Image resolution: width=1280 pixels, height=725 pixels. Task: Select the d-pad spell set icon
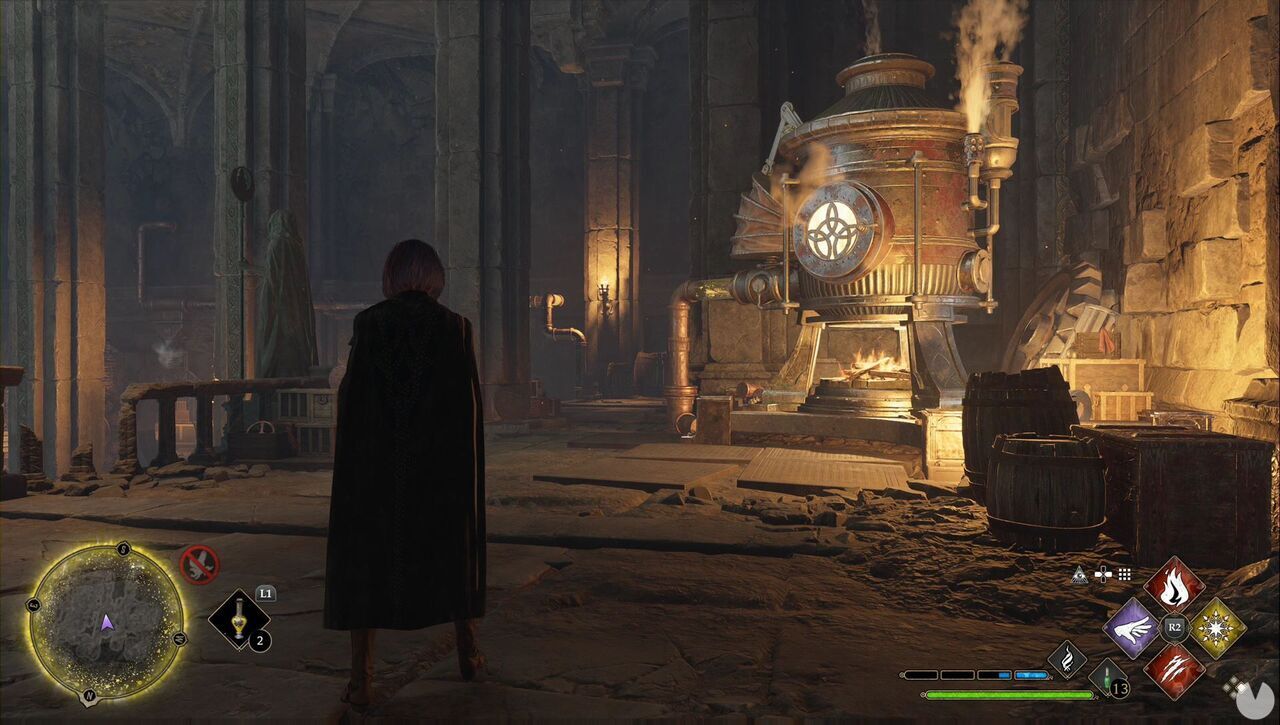1102,574
